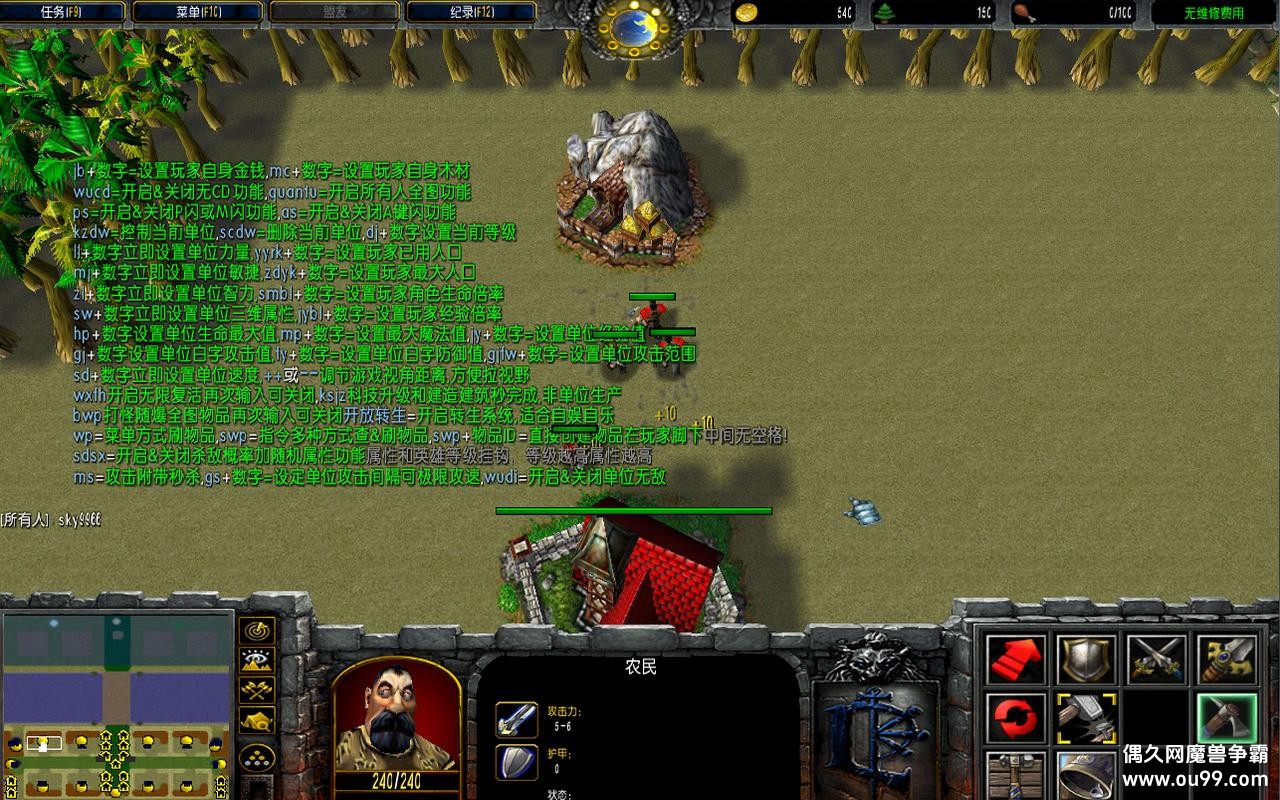This screenshot has height=800, width=1280.
Task: Select the shield Stop command icon
Action: point(1085,658)
